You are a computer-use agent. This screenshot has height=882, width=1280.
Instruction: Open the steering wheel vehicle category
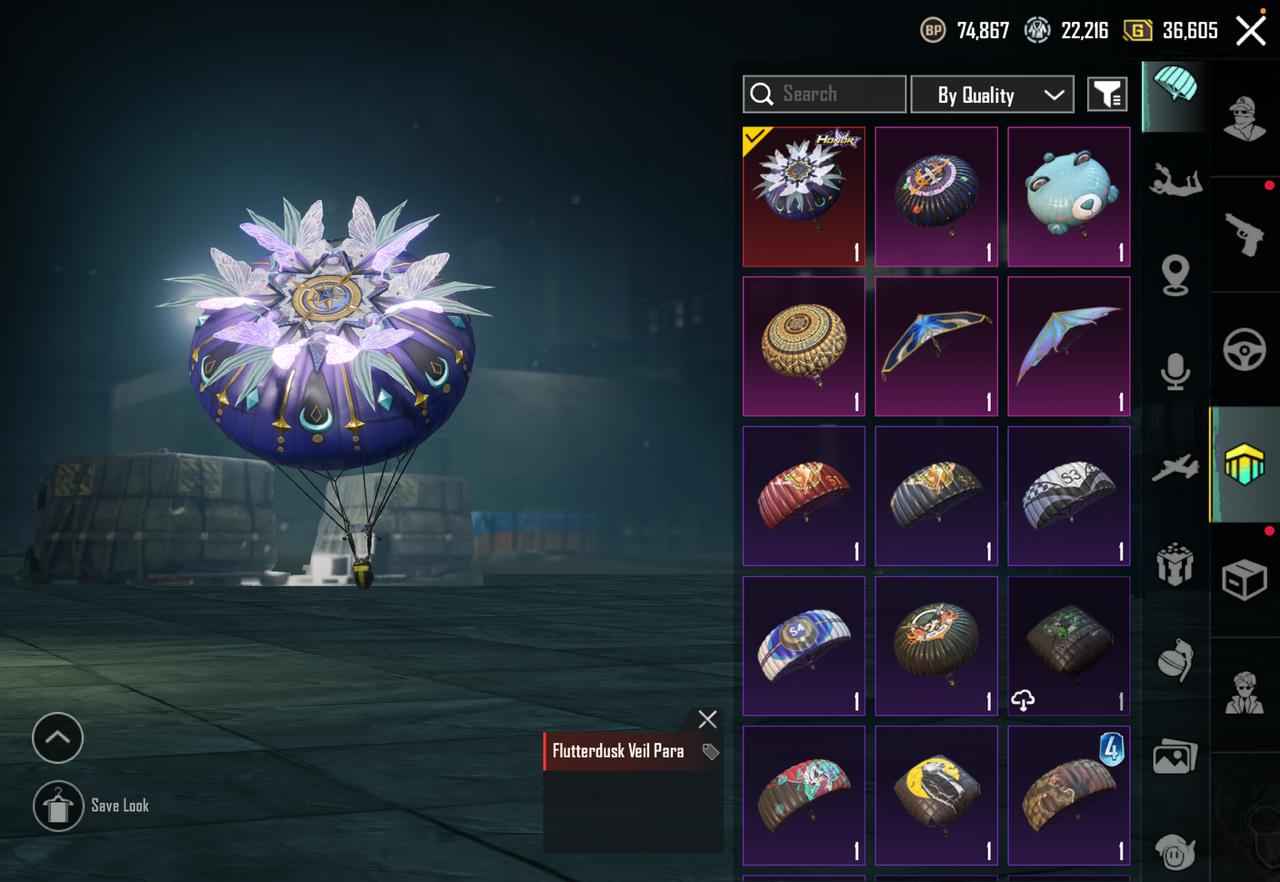(1245, 349)
